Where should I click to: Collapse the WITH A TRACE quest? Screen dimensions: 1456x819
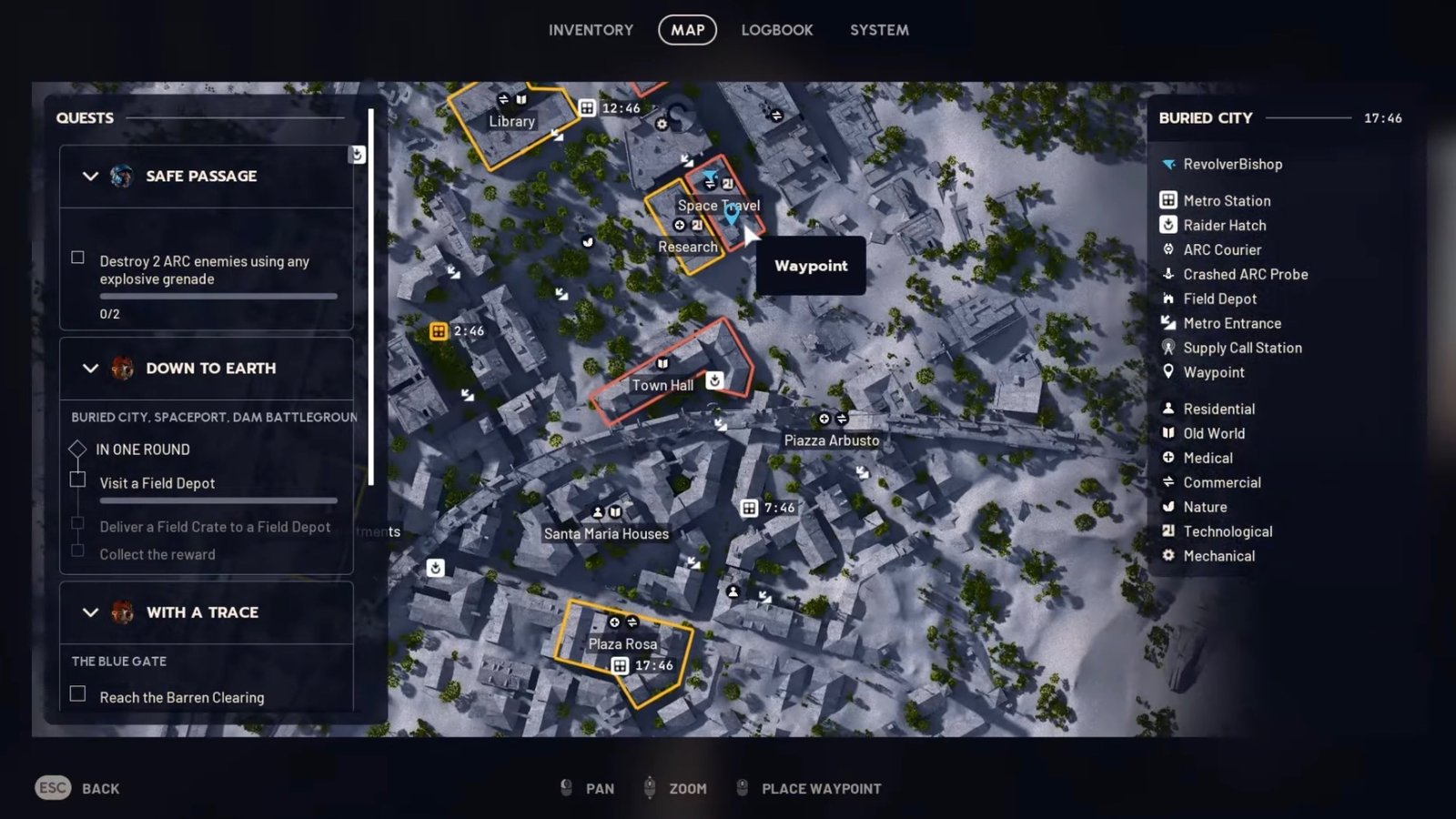click(89, 612)
